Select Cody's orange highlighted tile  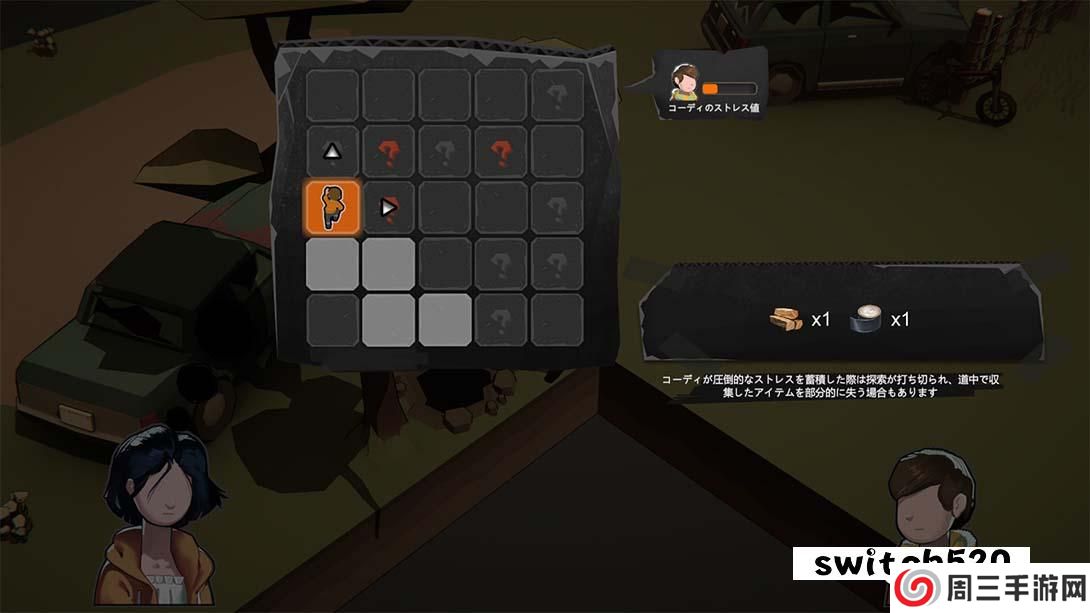[x=332, y=208]
